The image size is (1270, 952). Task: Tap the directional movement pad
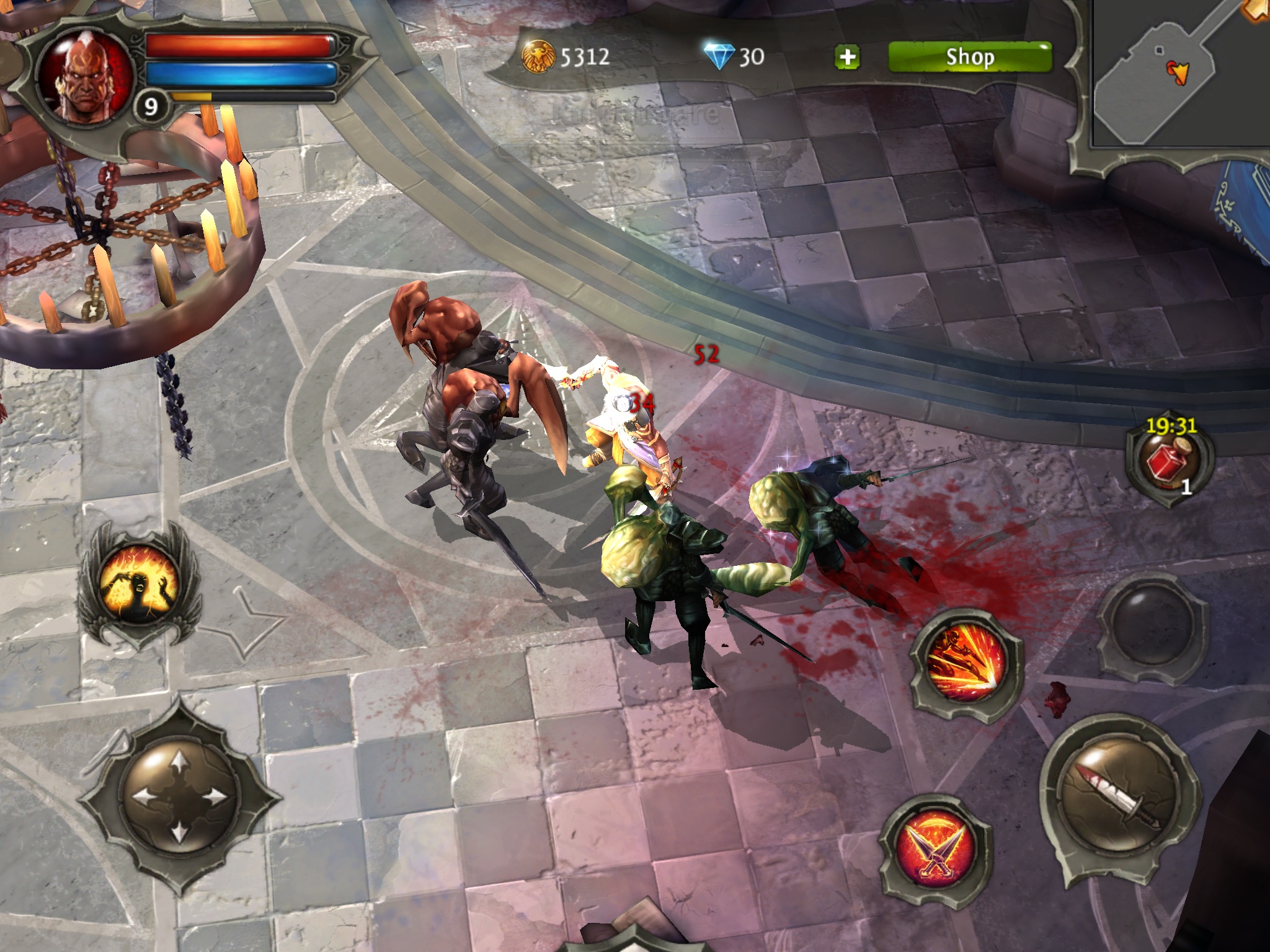(x=180, y=795)
